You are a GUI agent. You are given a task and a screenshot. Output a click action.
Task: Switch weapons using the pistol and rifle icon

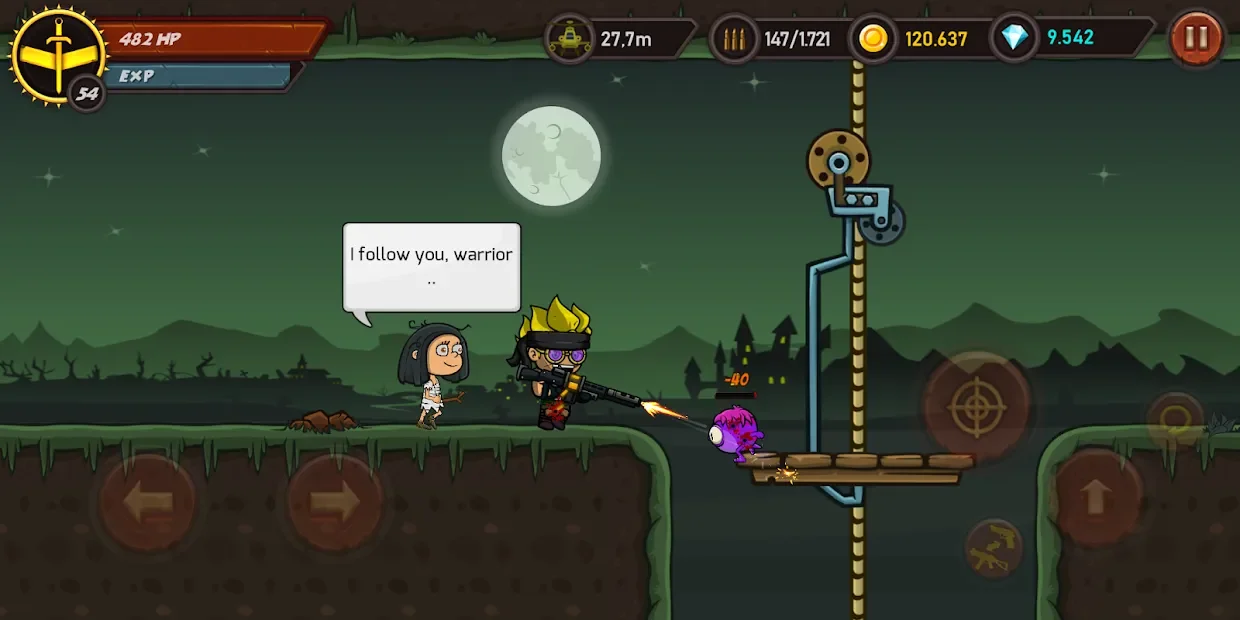pyautogui.click(x=993, y=548)
